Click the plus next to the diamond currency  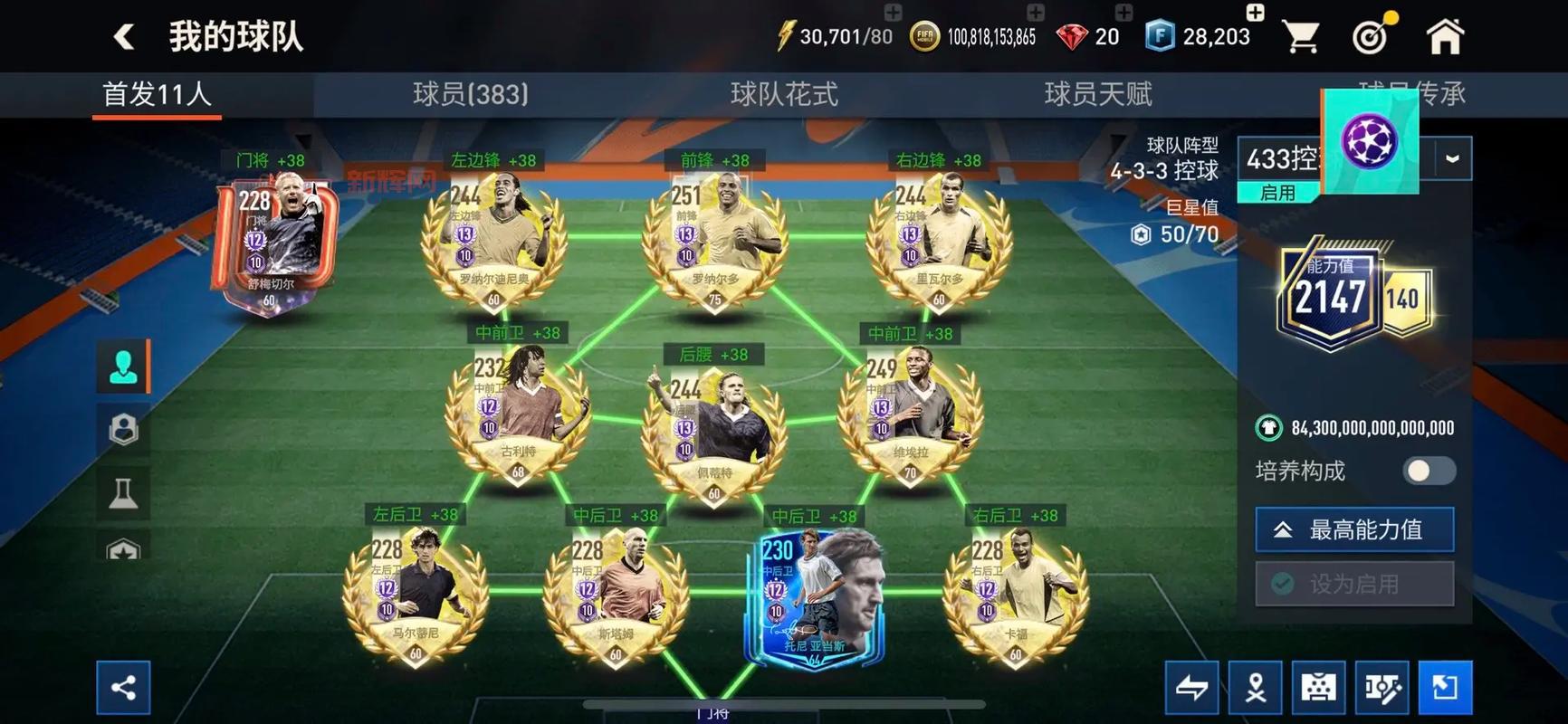(1124, 13)
